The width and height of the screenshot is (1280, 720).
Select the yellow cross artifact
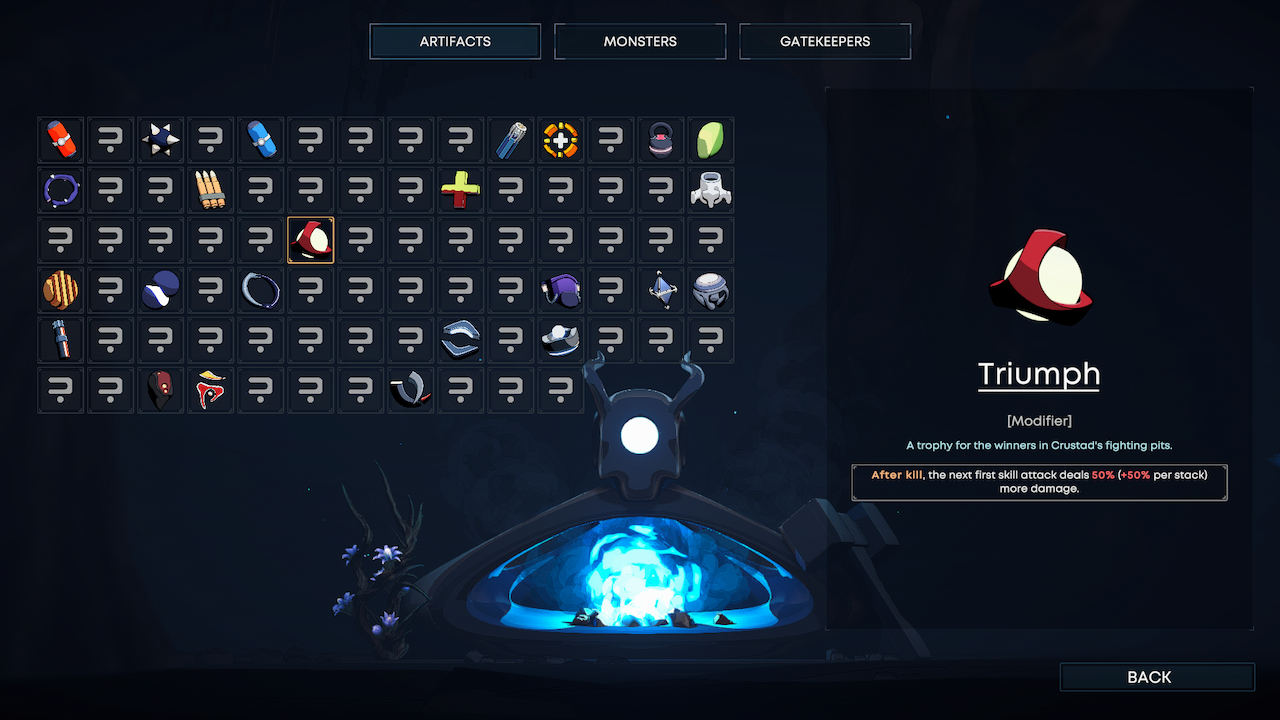461,190
